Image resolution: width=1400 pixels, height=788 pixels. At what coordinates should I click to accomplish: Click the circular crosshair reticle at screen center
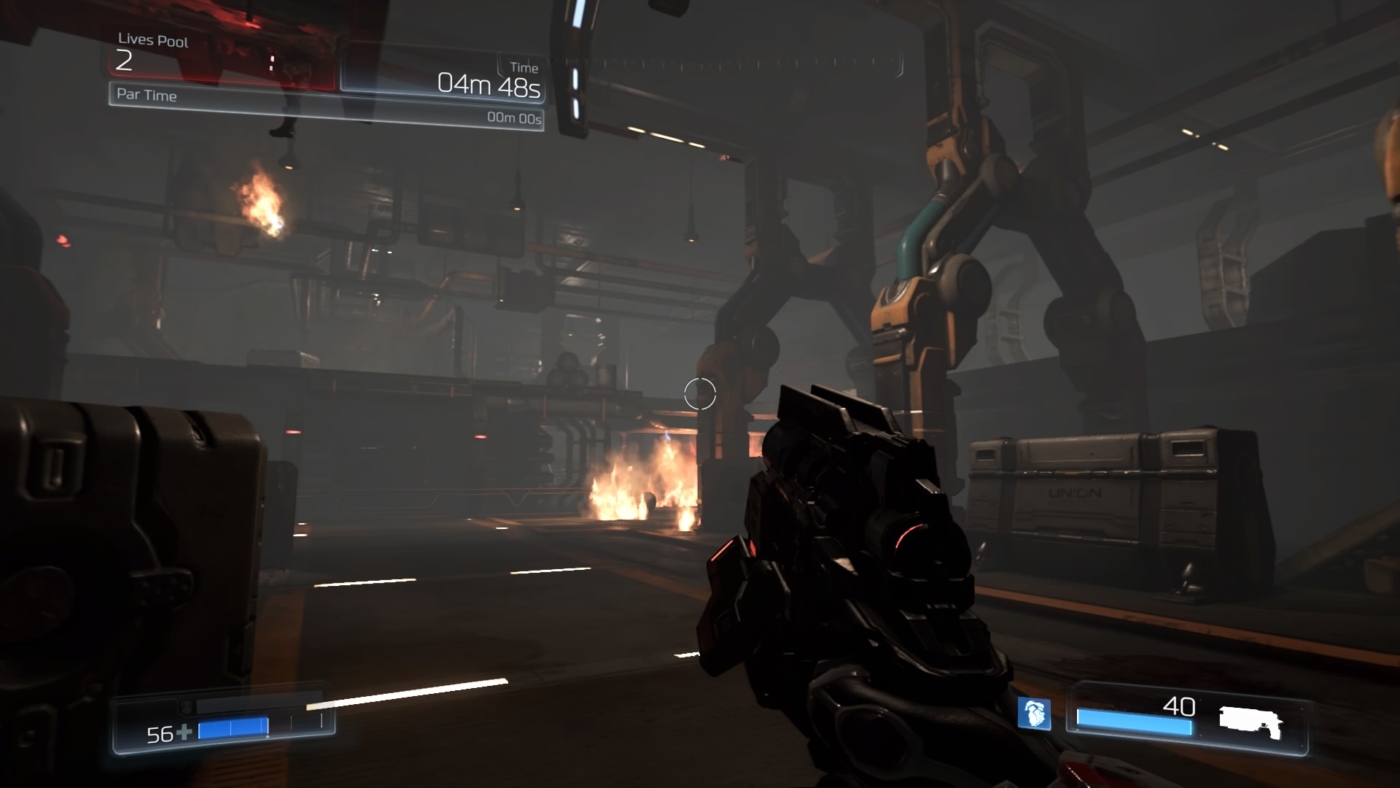click(x=700, y=394)
